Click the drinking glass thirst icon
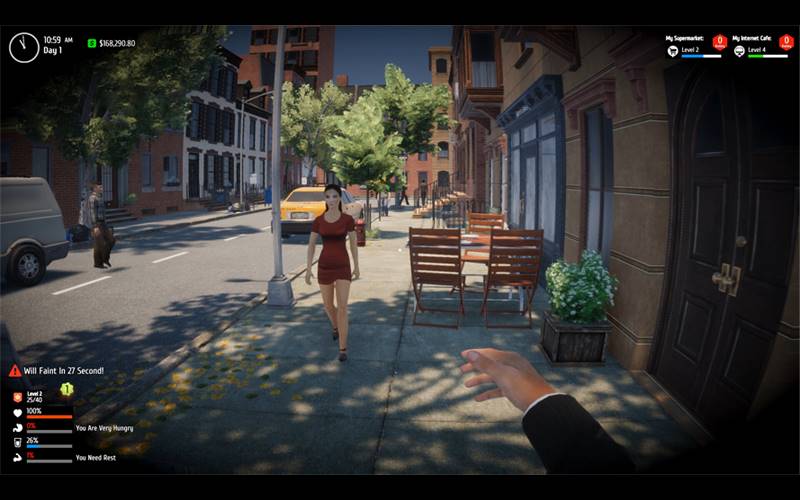The width and height of the screenshot is (800, 500). [x=17, y=442]
